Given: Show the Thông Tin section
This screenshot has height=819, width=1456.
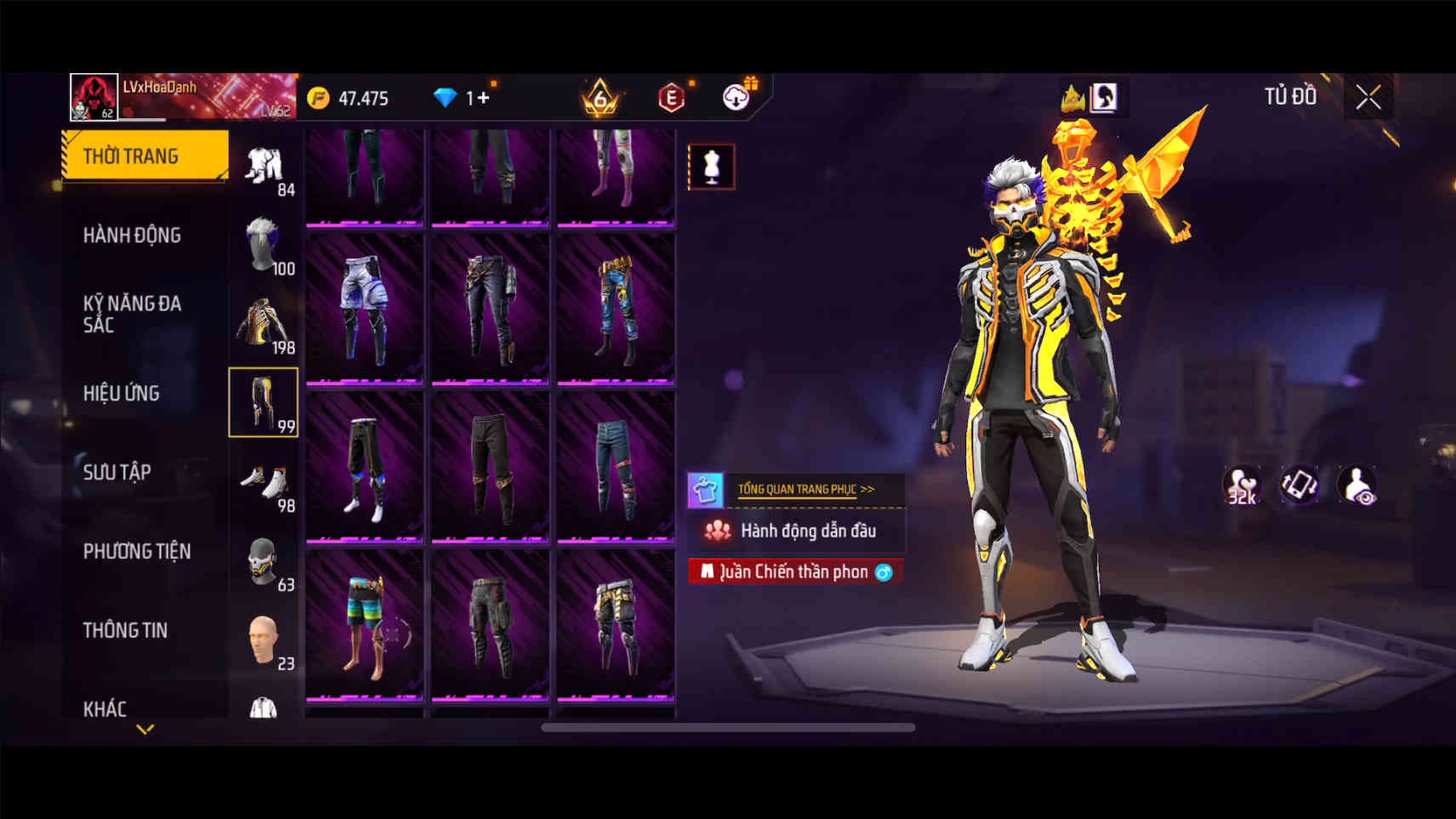Looking at the screenshot, I should tap(125, 630).
